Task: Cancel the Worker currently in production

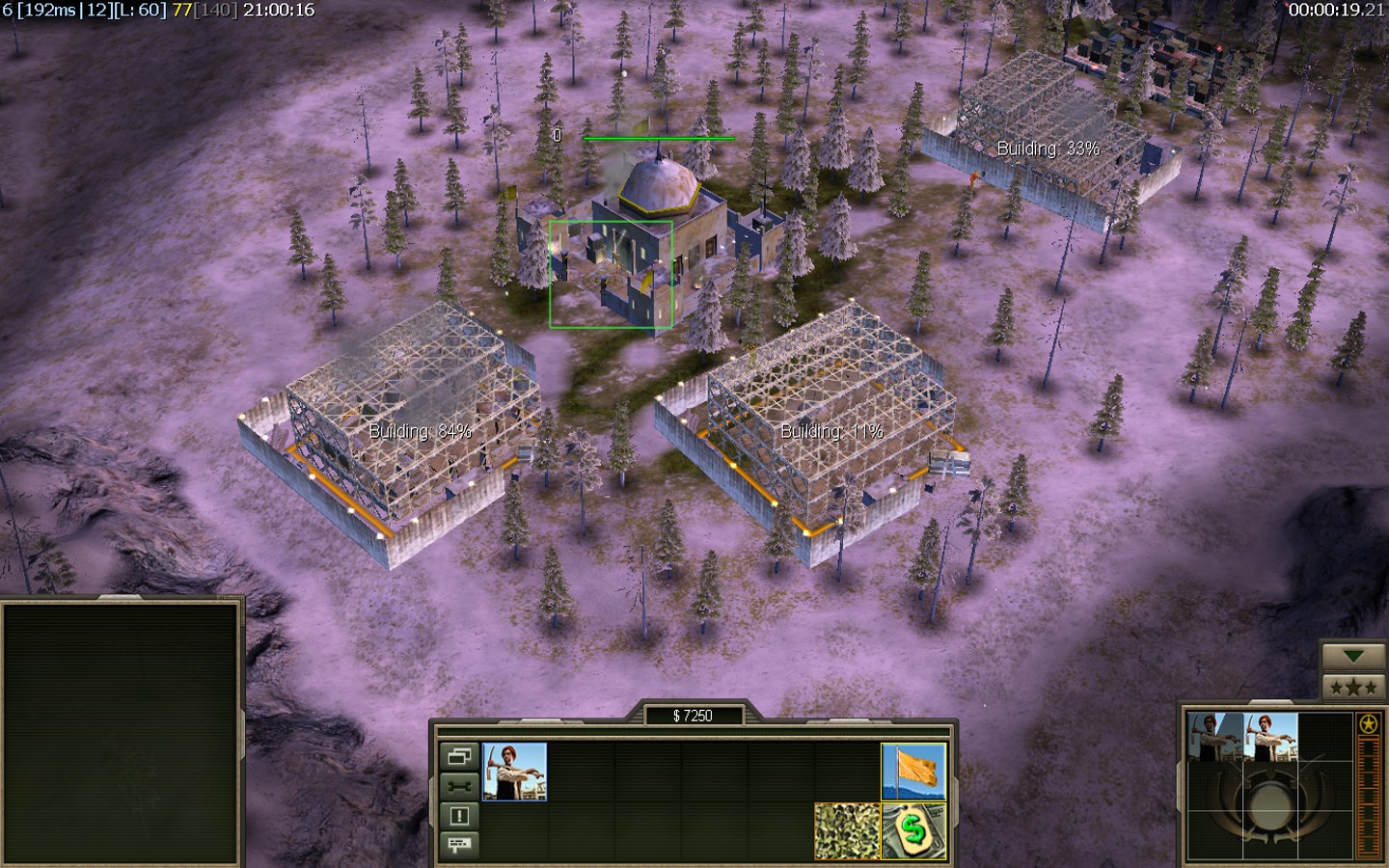Action: point(1214,737)
